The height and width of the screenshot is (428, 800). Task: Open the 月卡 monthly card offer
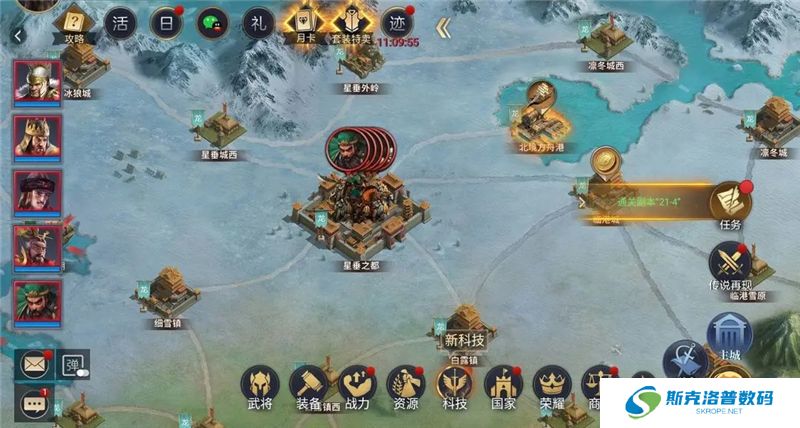[x=304, y=21]
